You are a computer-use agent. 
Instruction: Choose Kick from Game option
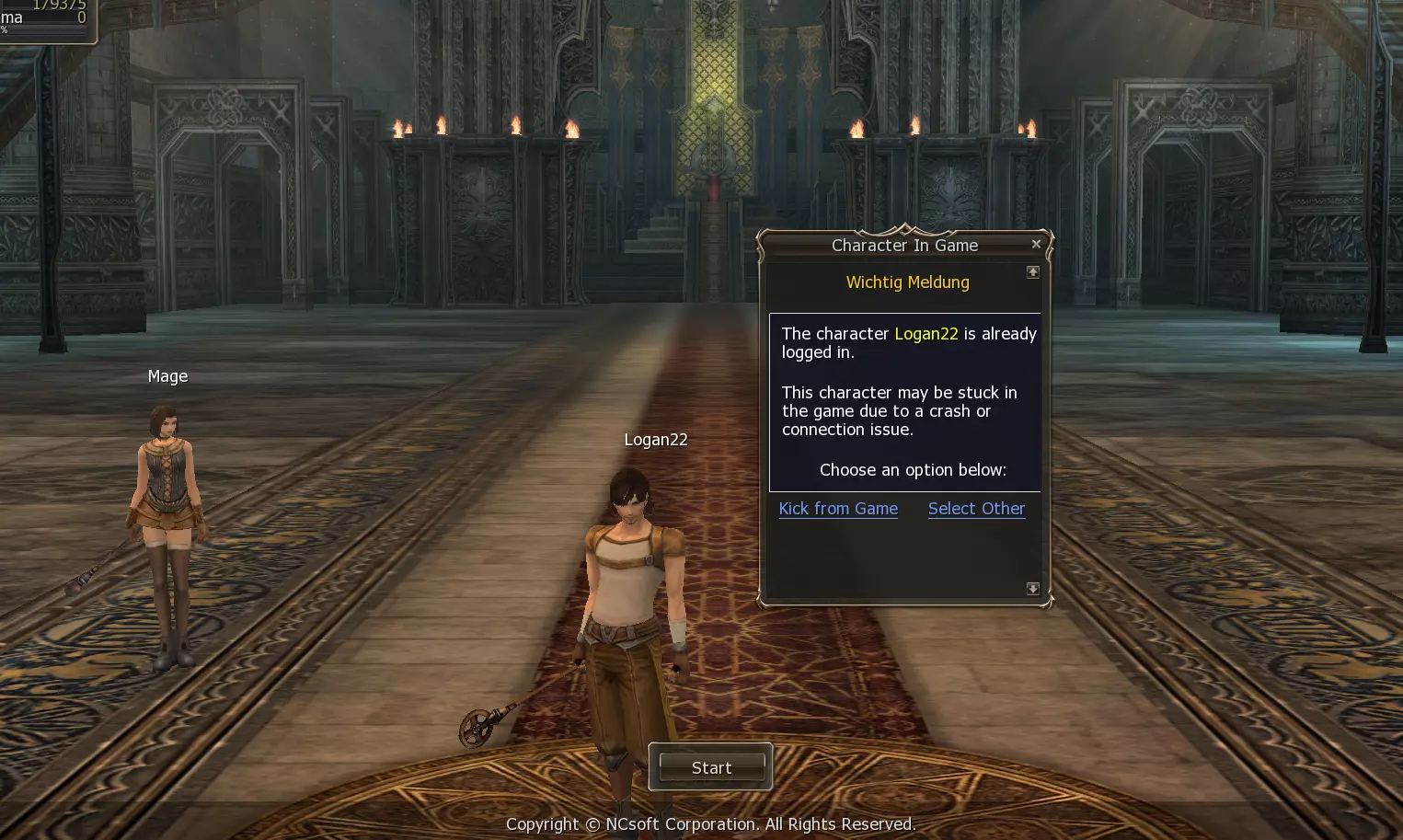coord(838,509)
